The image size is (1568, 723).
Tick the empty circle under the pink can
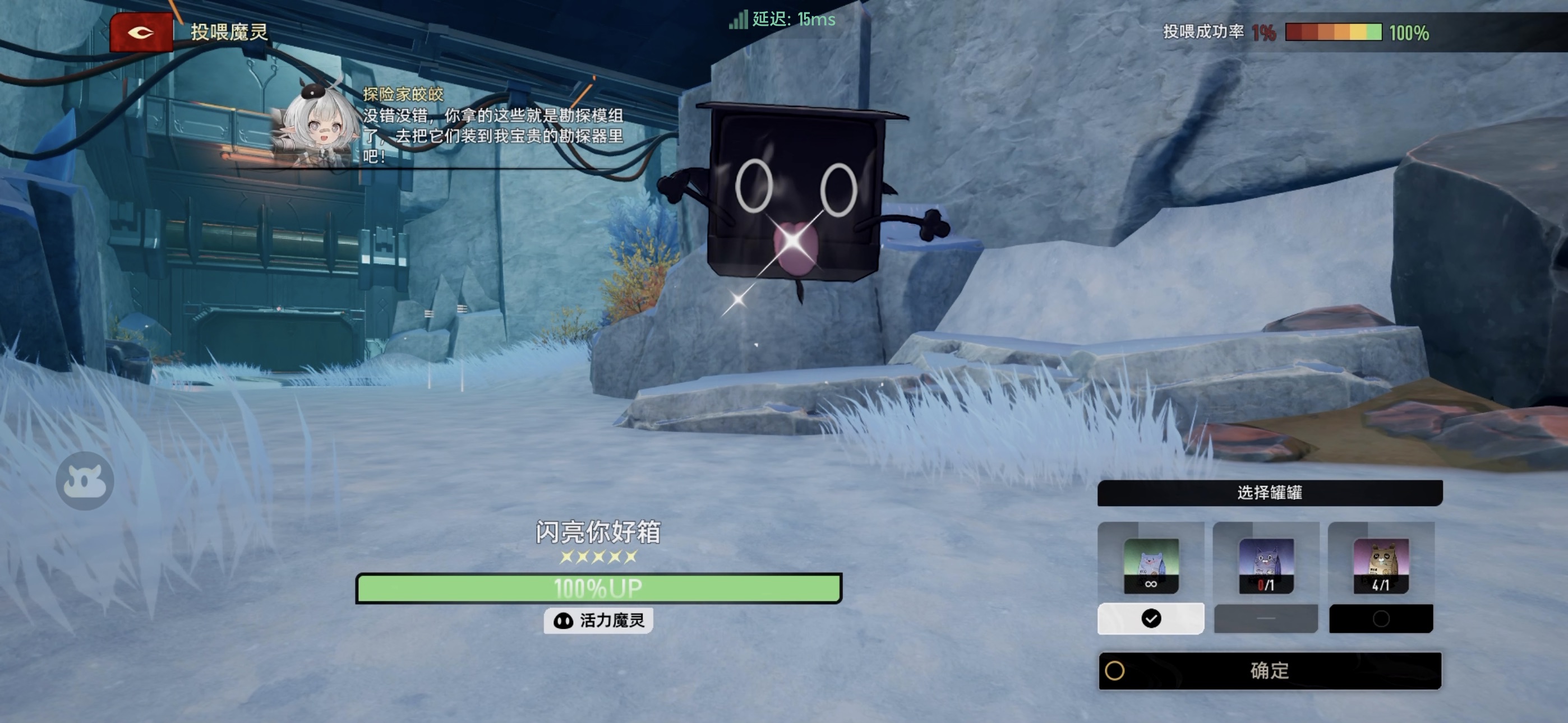coord(1381,619)
